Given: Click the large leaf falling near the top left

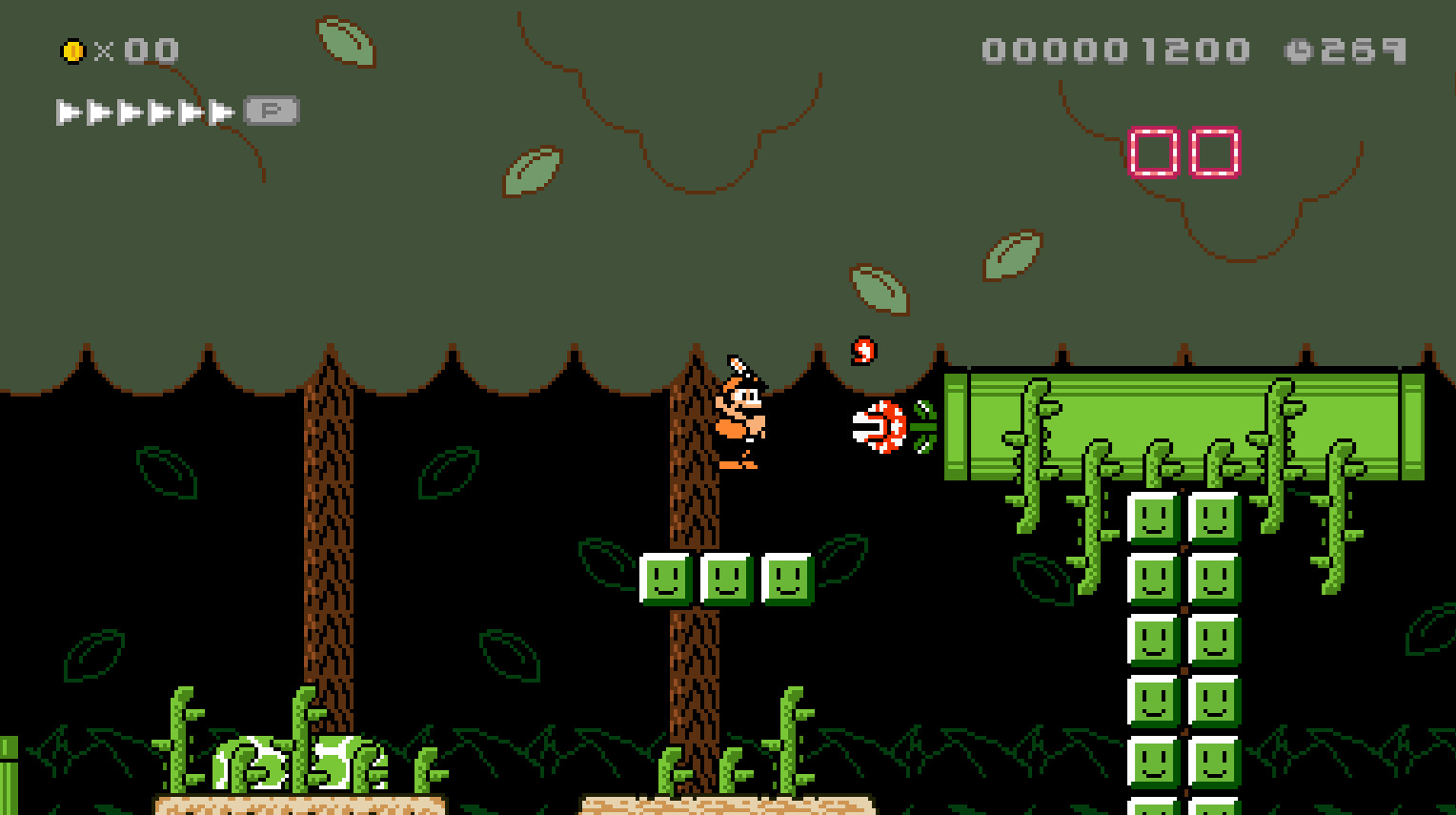Looking at the screenshot, I should (345, 41).
